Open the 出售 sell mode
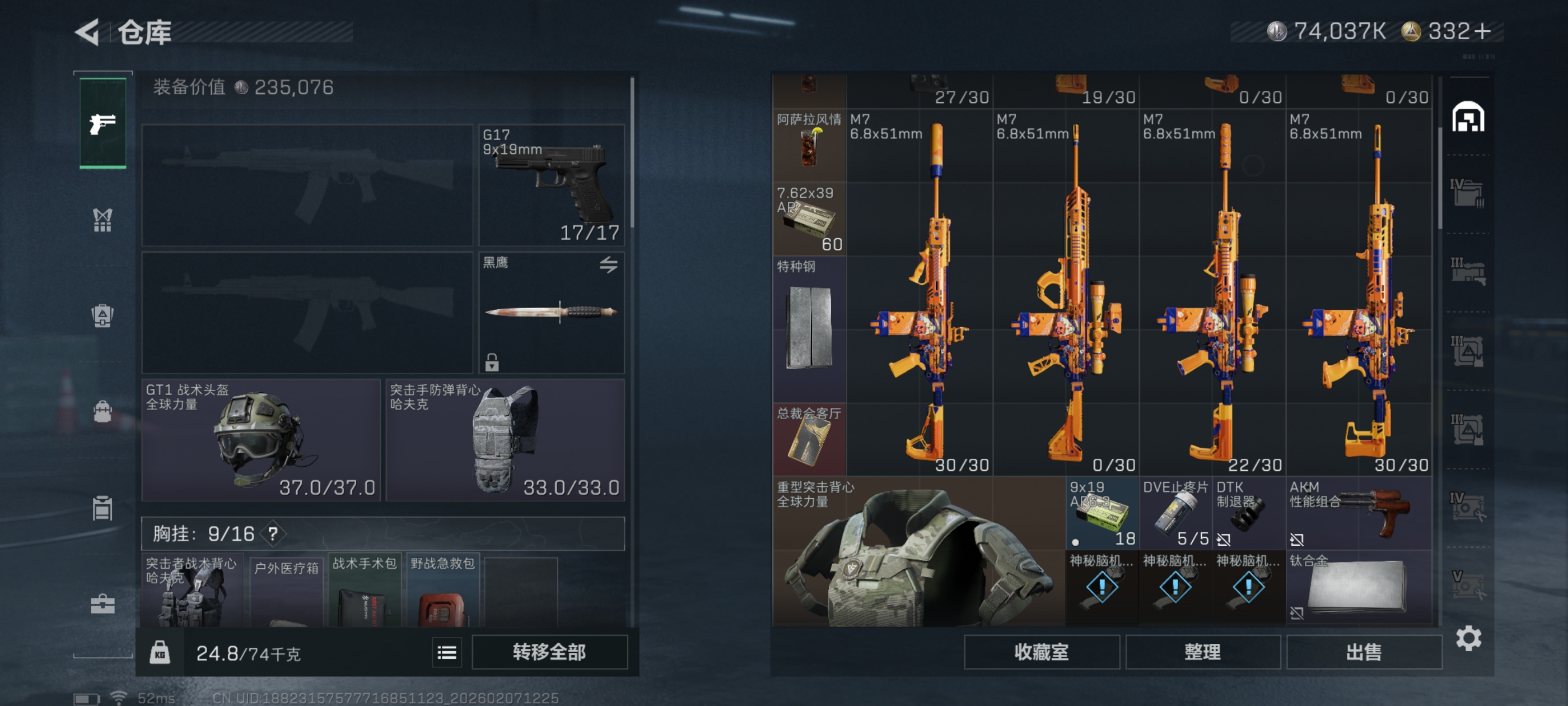This screenshot has height=706, width=1568. [1364, 652]
